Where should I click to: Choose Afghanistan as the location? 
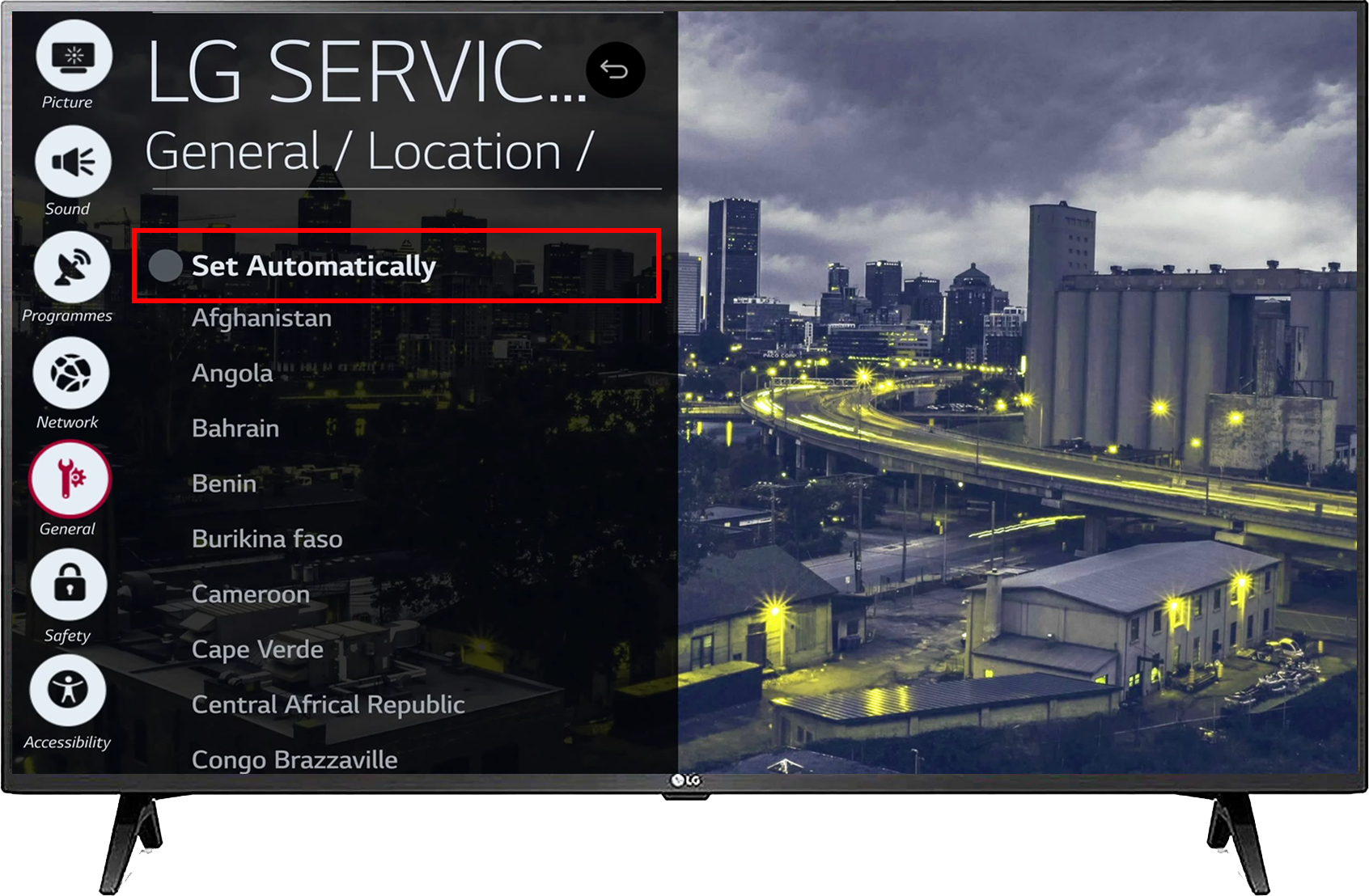(x=261, y=318)
